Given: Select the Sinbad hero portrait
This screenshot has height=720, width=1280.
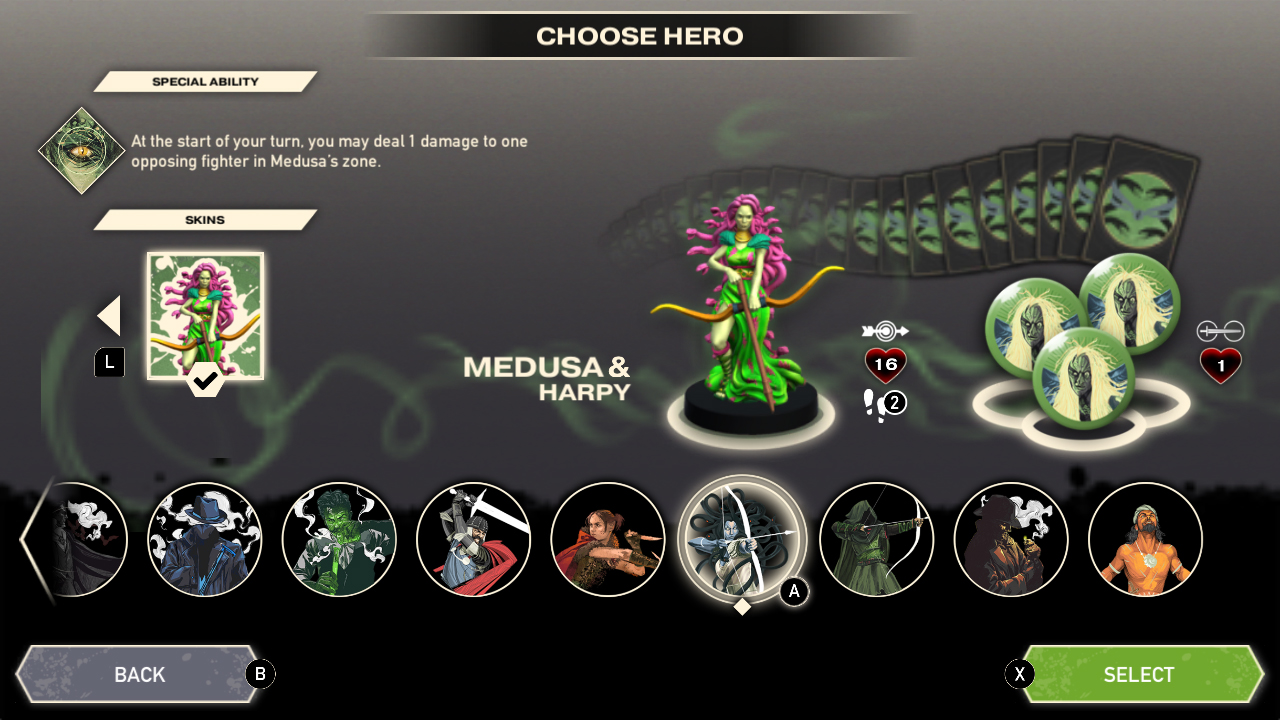Looking at the screenshot, I should tap(1145, 539).
